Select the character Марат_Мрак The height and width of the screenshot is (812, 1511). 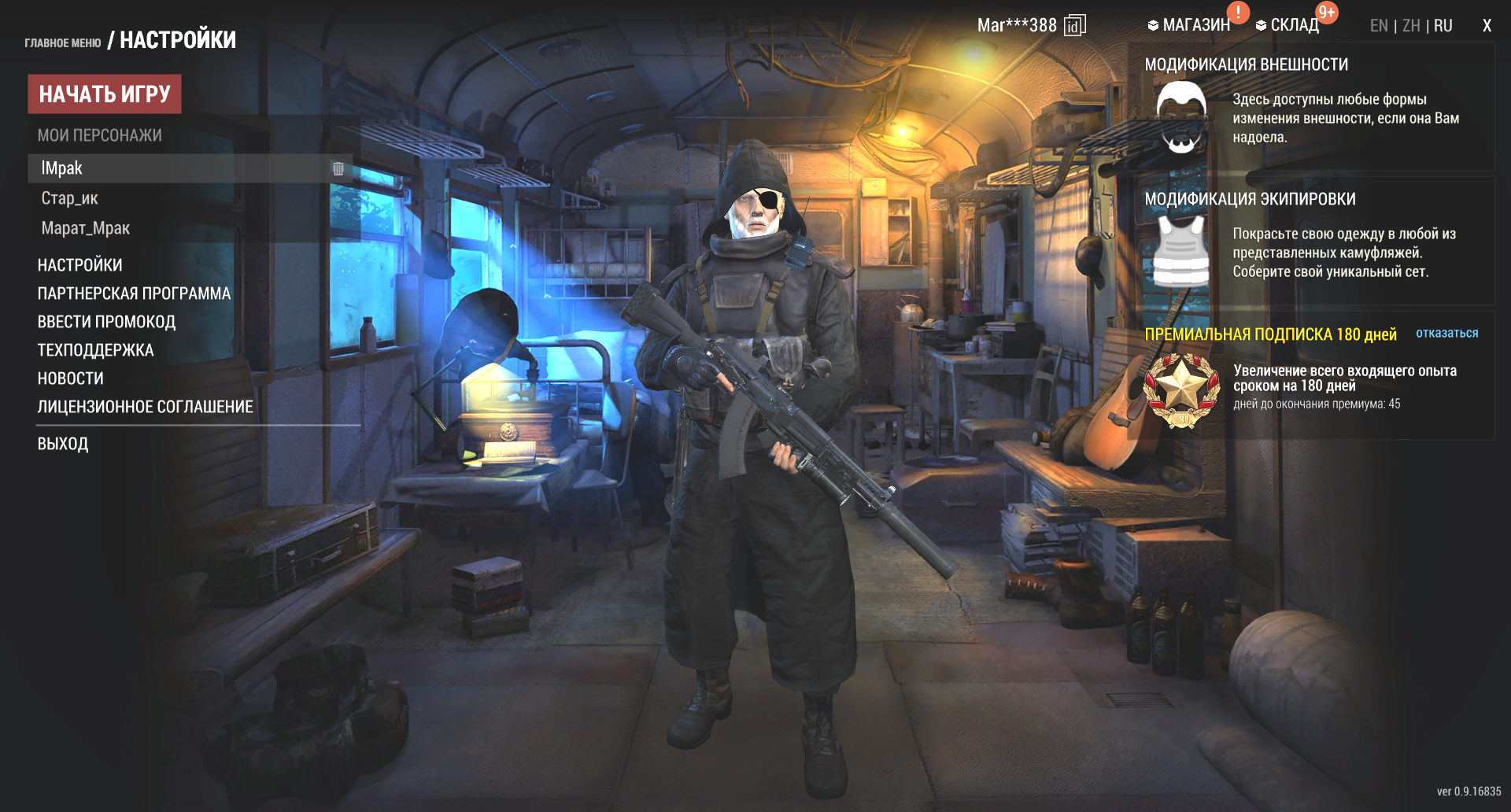[x=86, y=228]
